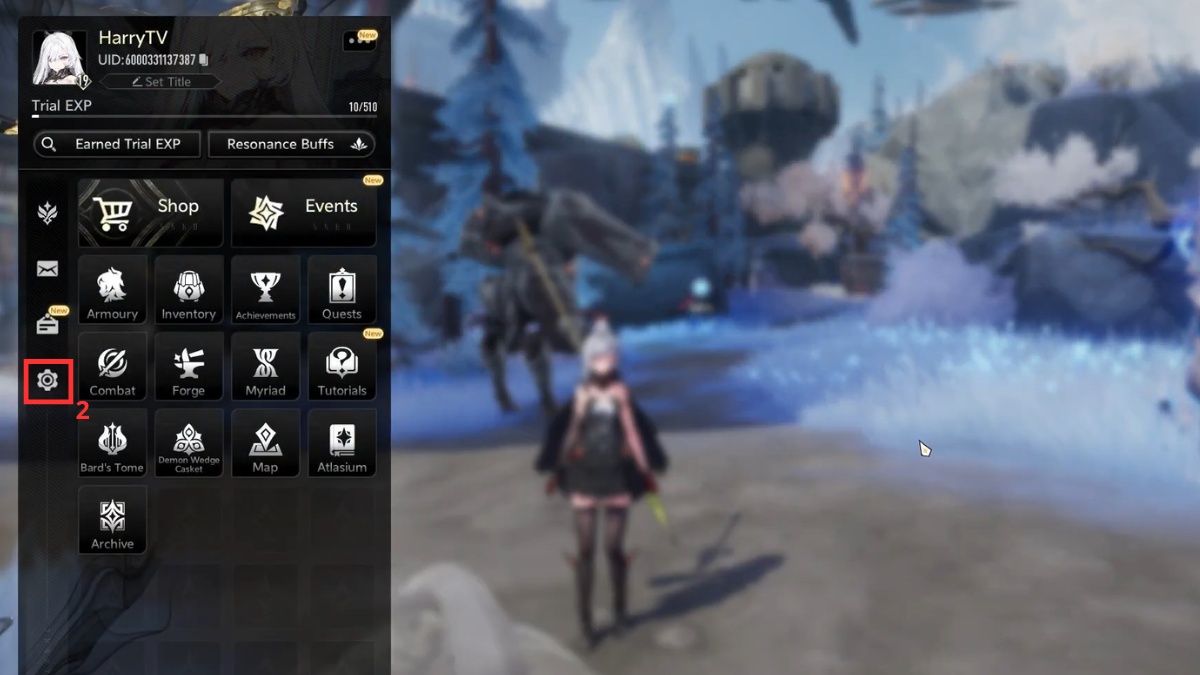The width and height of the screenshot is (1200, 675).
Task: Click Set Title under the player name
Action: (160, 82)
